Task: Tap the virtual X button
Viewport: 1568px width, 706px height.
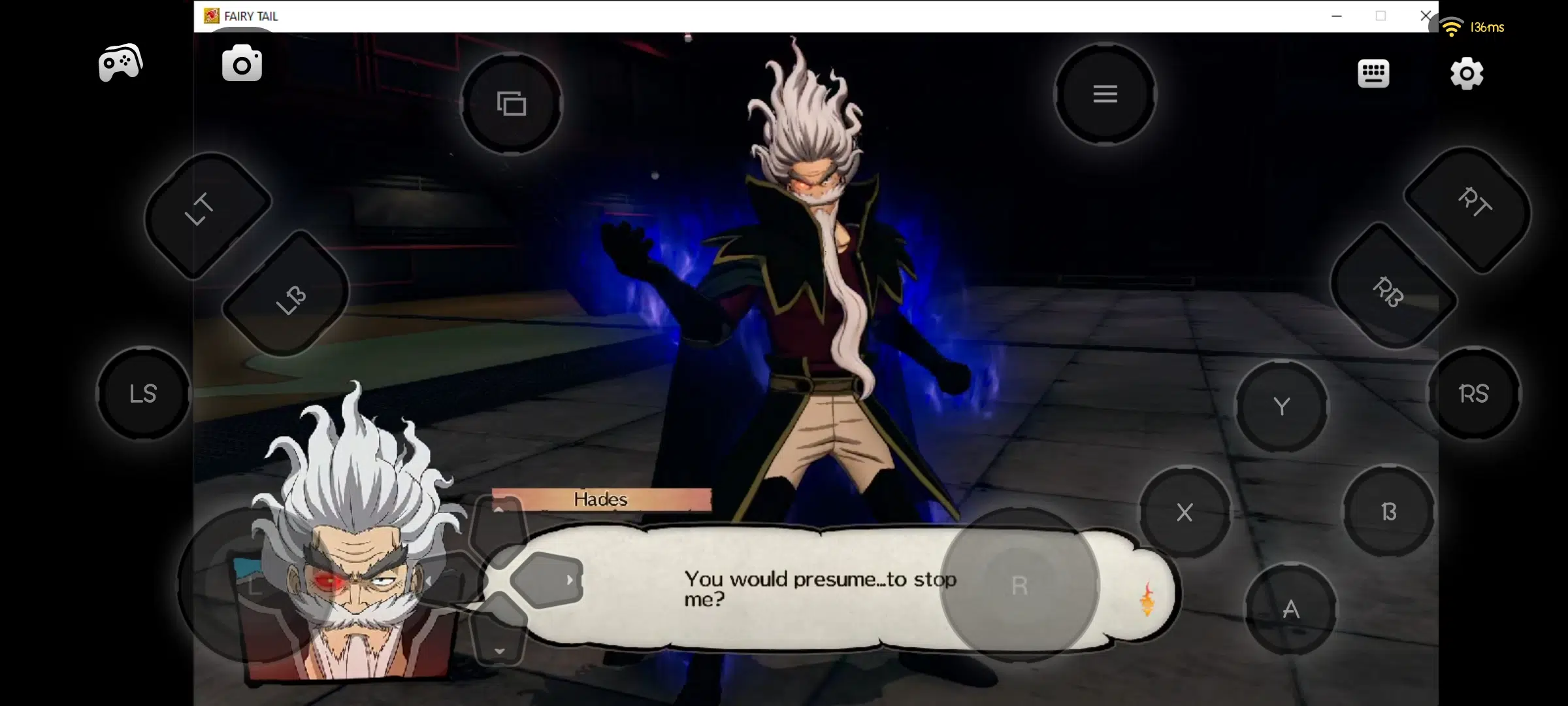Action: tap(1184, 512)
